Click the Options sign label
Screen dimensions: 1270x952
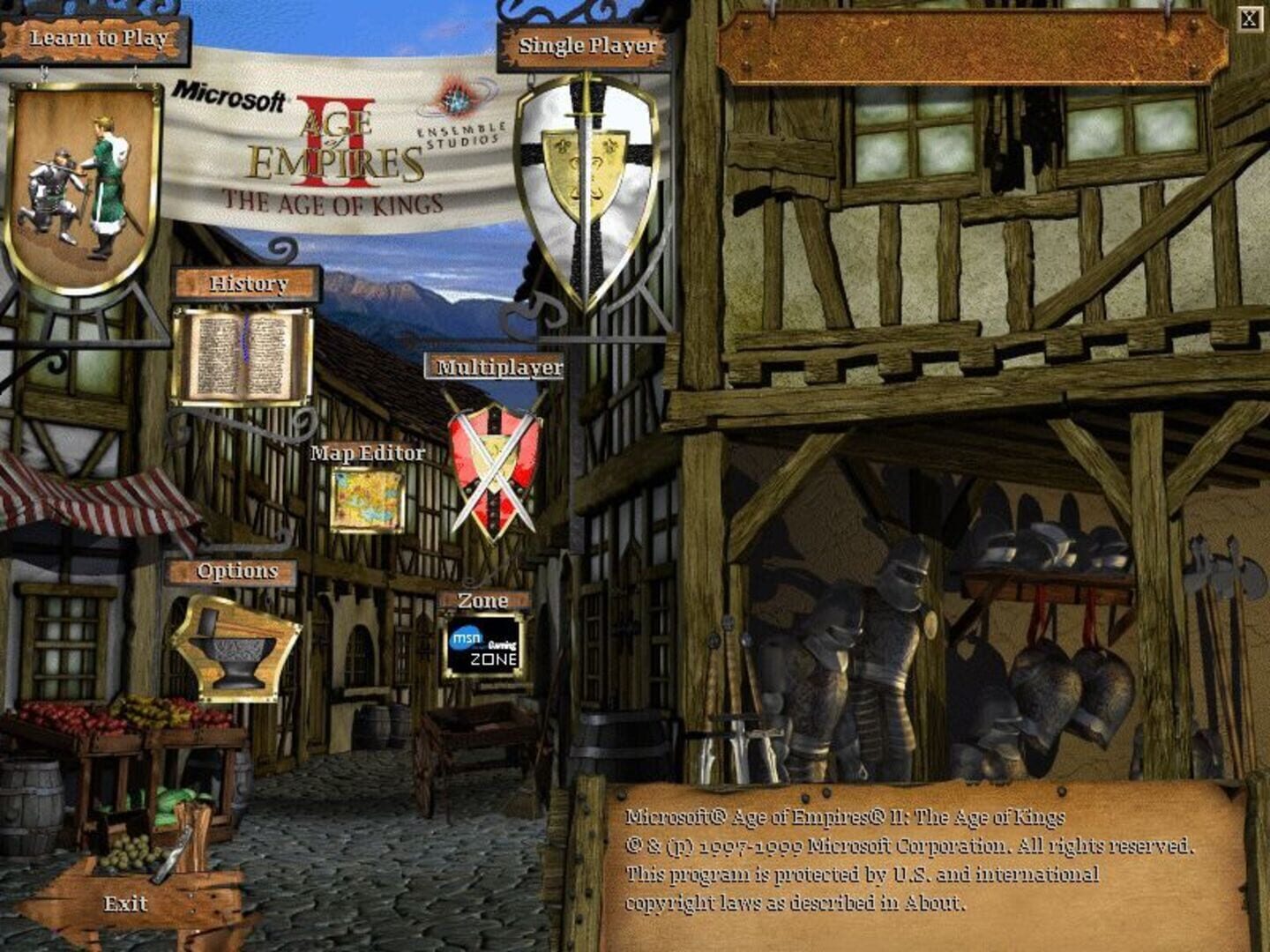[x=236, y=569]
